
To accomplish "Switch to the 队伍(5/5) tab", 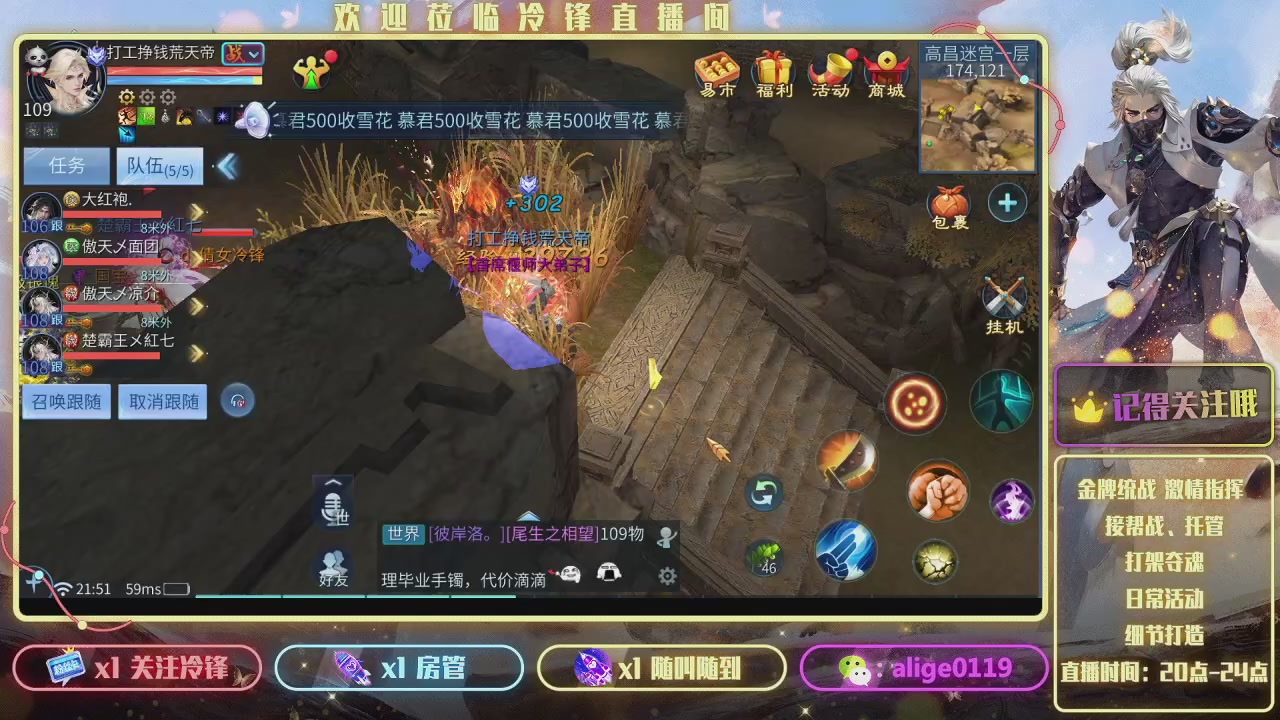I will tap(160, 165).
